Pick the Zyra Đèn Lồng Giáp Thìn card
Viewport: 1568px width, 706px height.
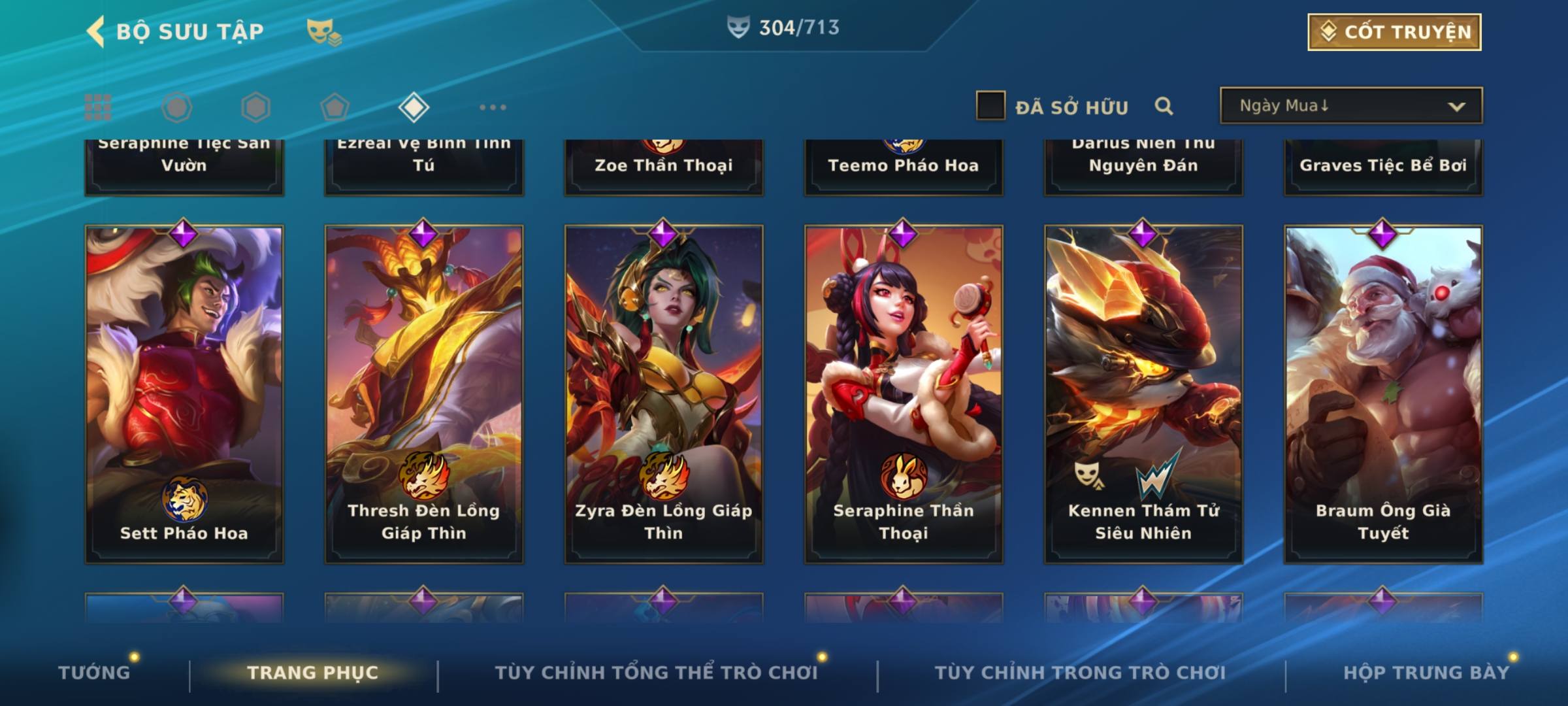pyautogui.click(x=664, y=394)
